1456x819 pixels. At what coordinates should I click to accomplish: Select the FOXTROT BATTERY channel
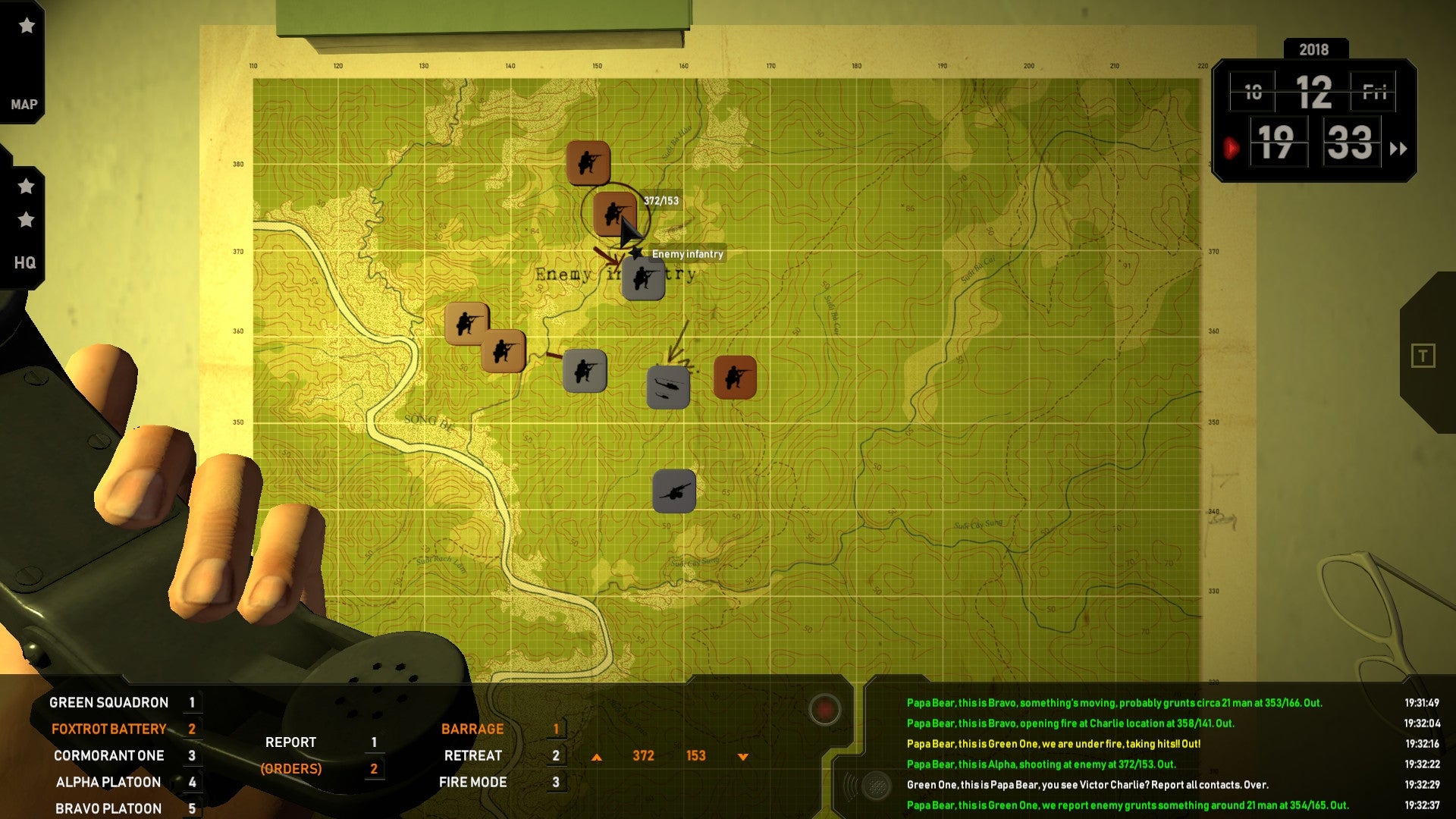click(x=108, y=729)
